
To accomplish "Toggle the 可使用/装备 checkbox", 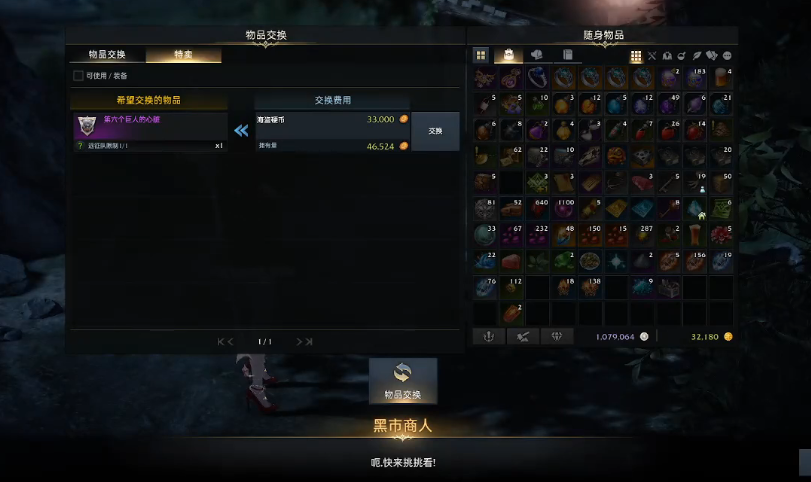I will (79, 75).
